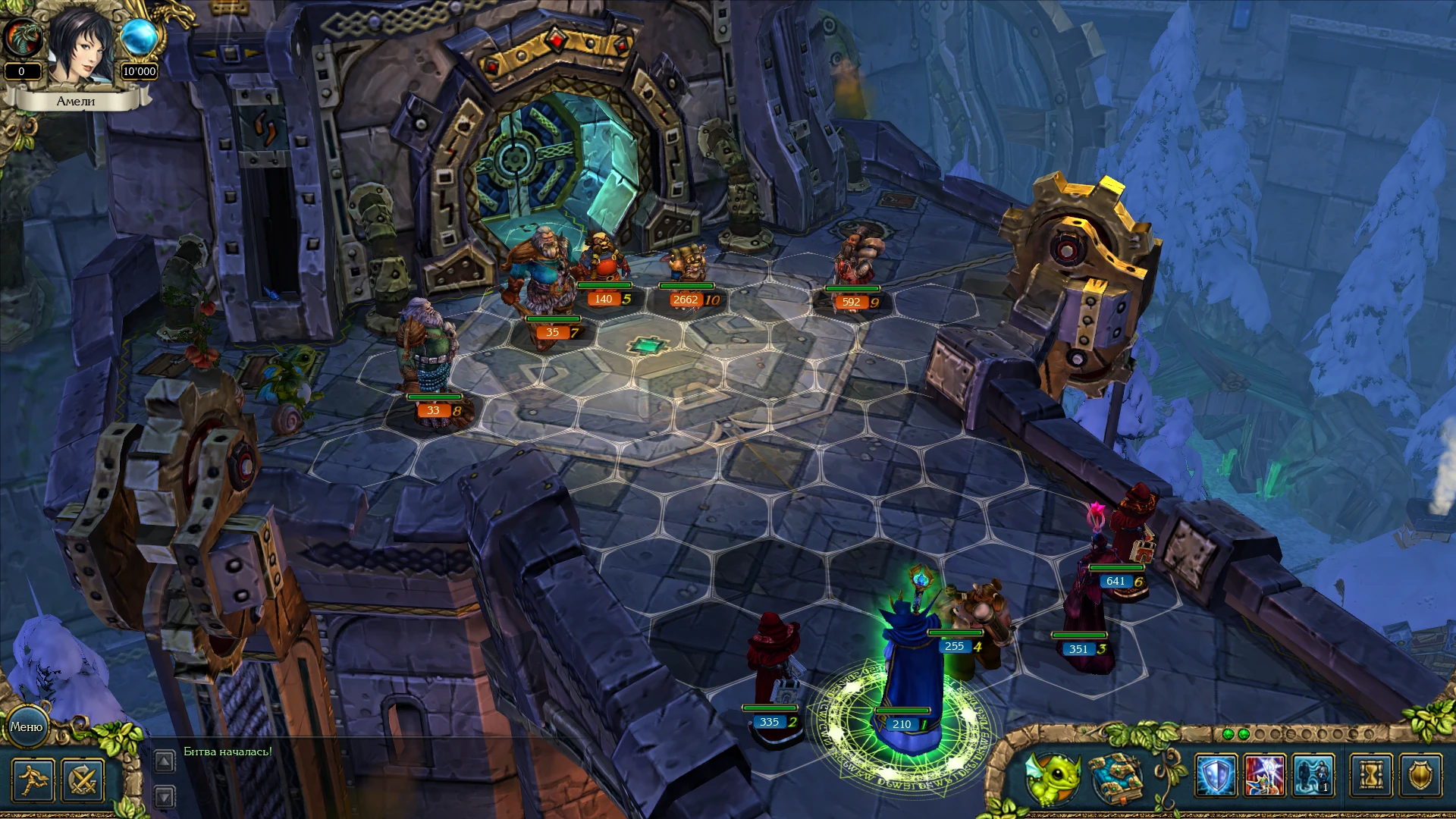Toggle the second green rage orb
Viewport: 1456px width, 819px height.
pyautogui.click(x=1244, y=734)
